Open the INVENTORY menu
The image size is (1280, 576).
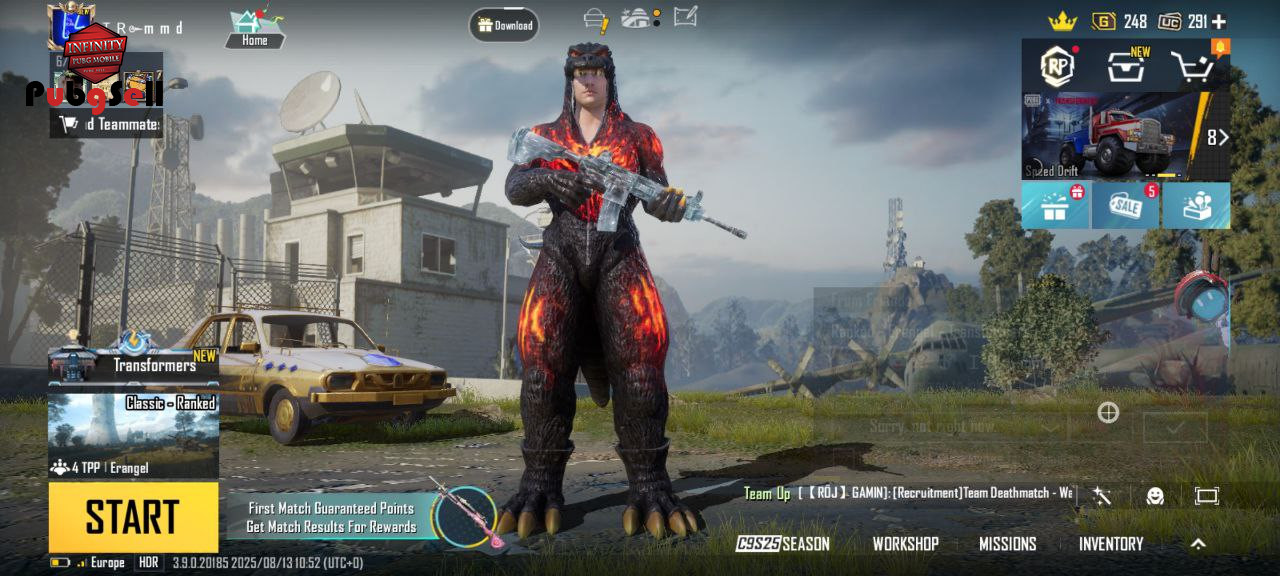click(1110, 544)
